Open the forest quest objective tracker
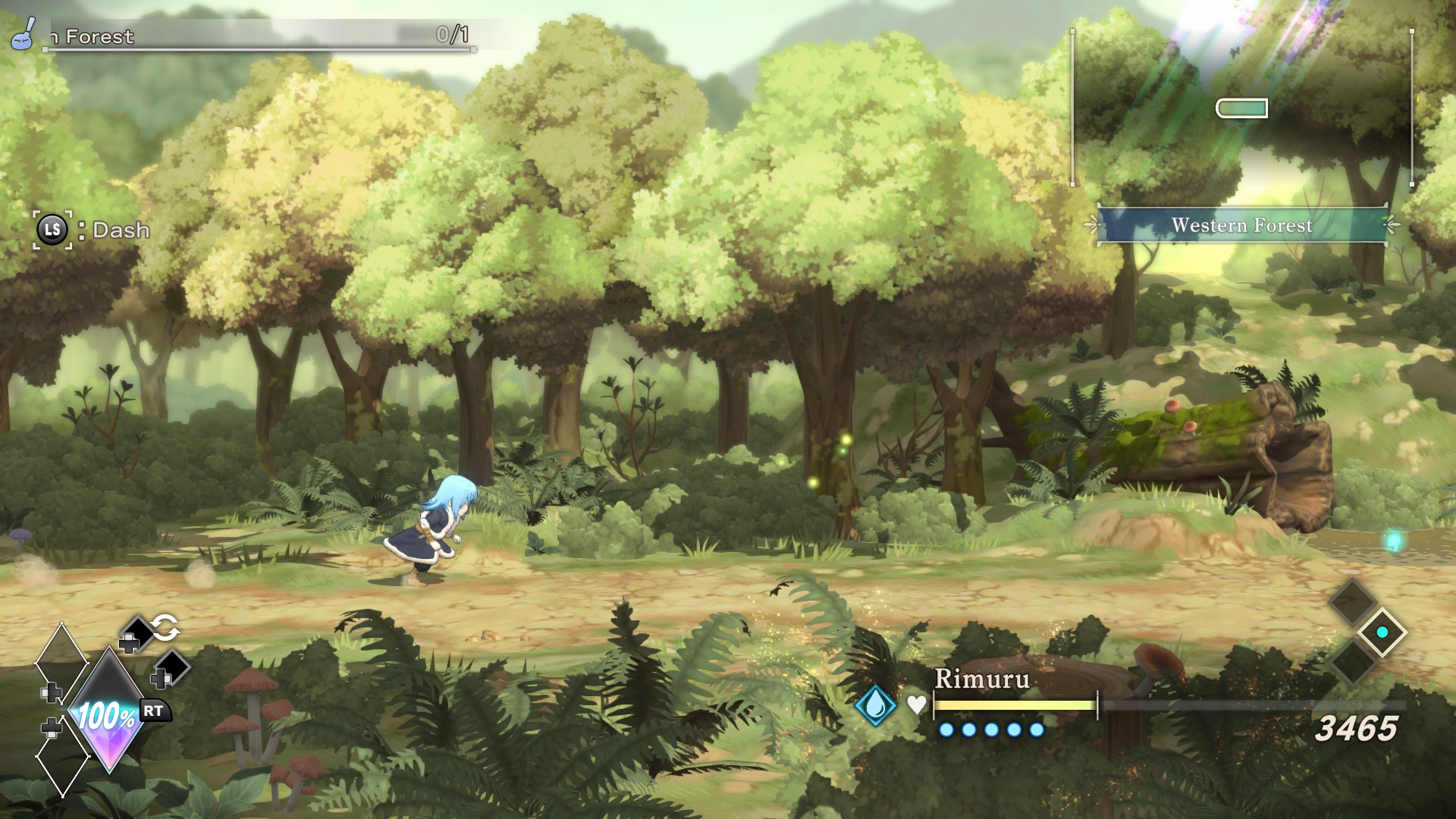This screenshot has width=1456, height=819. (258, 36)
